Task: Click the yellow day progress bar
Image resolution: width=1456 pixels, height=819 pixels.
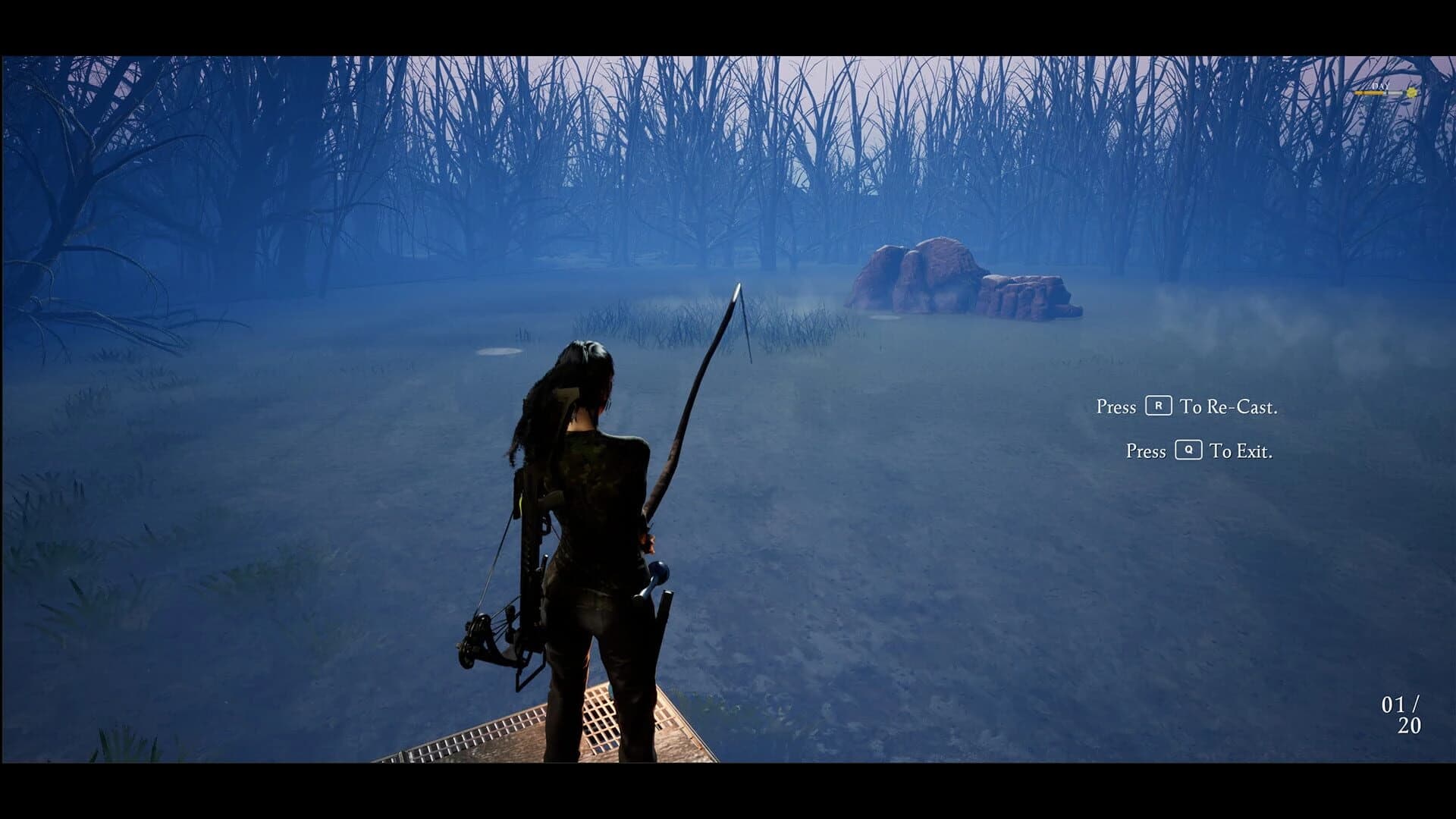Action: coord(1369,93)
